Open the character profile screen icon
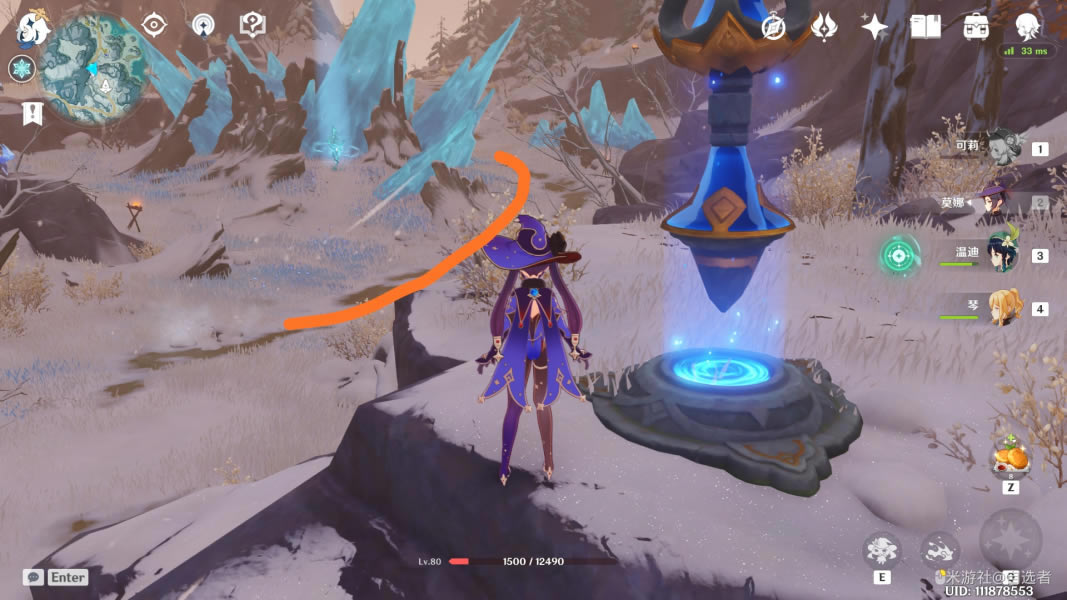This screenshot has height=600, width=1067. point(1027,27)
